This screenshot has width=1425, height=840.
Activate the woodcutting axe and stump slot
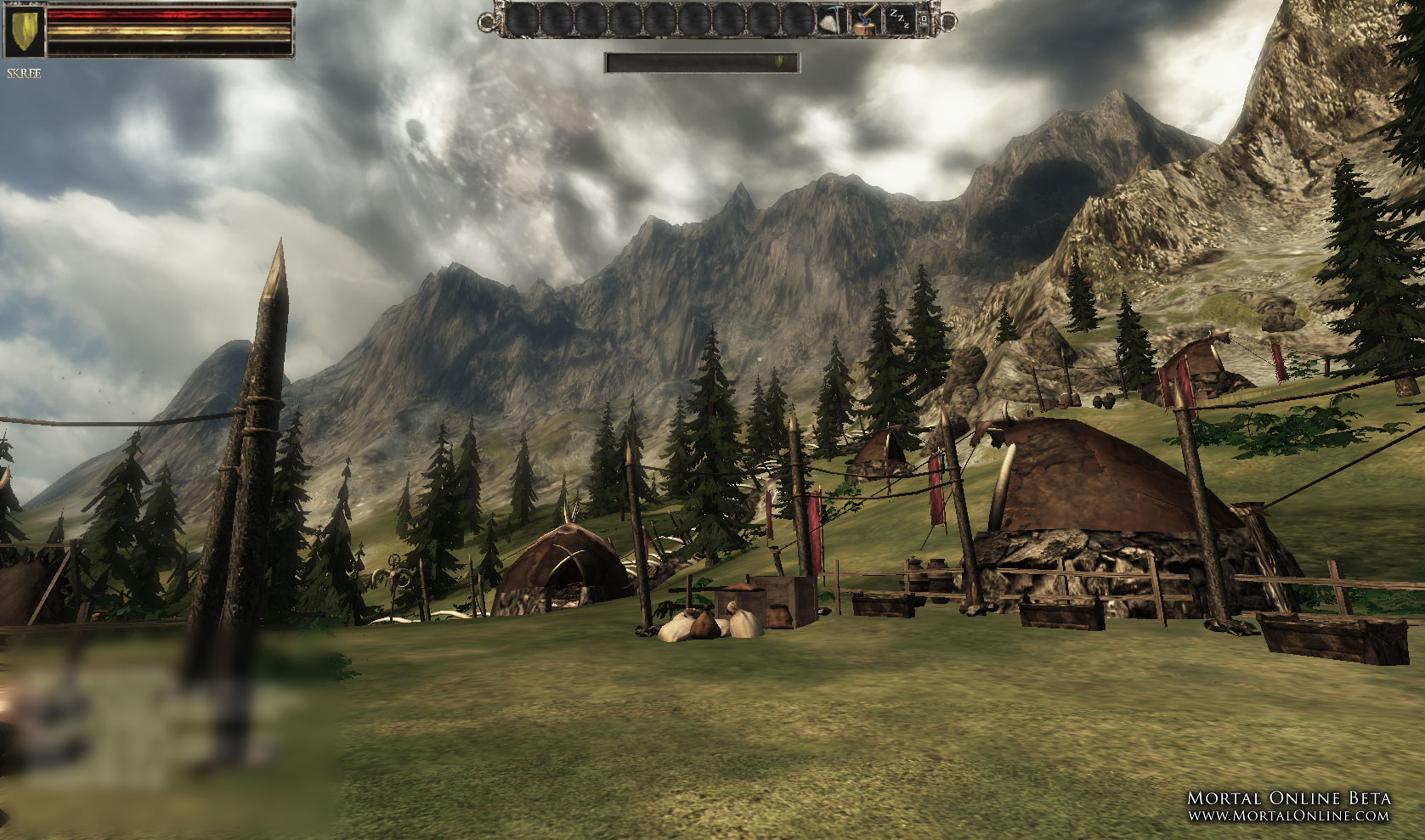865,20
